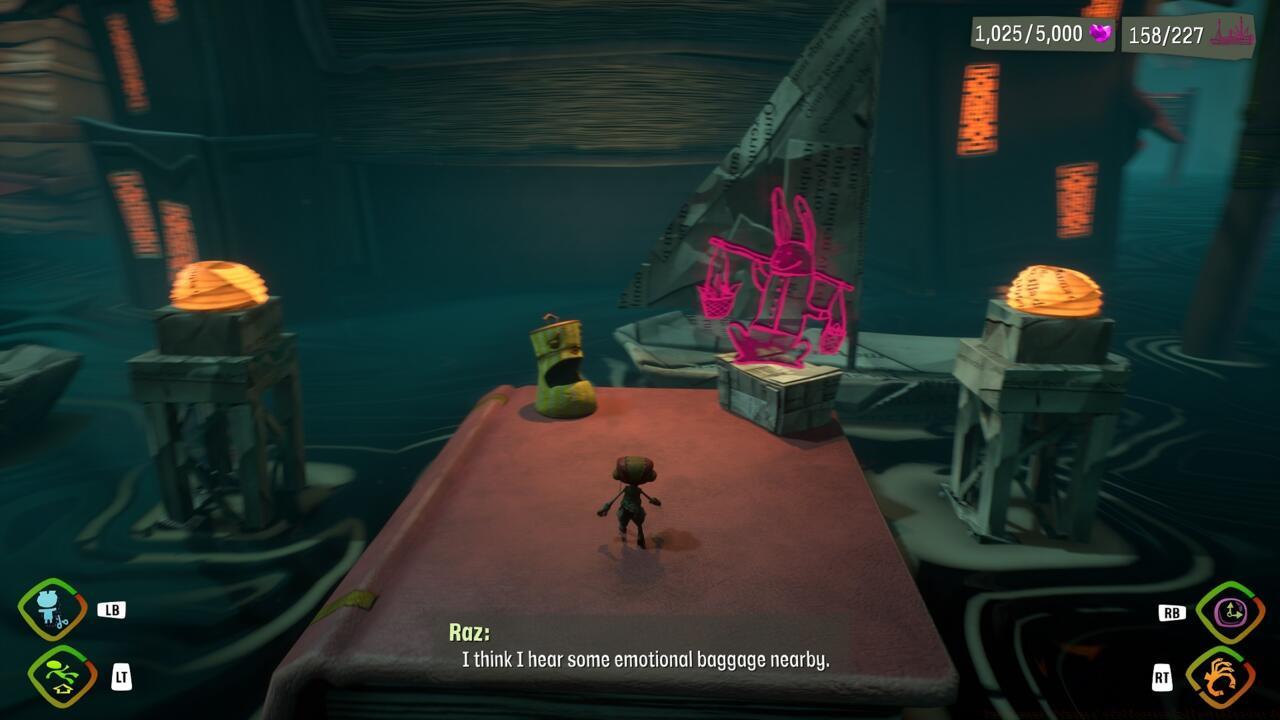Select the orange Telekinesis hand power
Viewport: 1280px width, 720px height.
(1220, 677)
